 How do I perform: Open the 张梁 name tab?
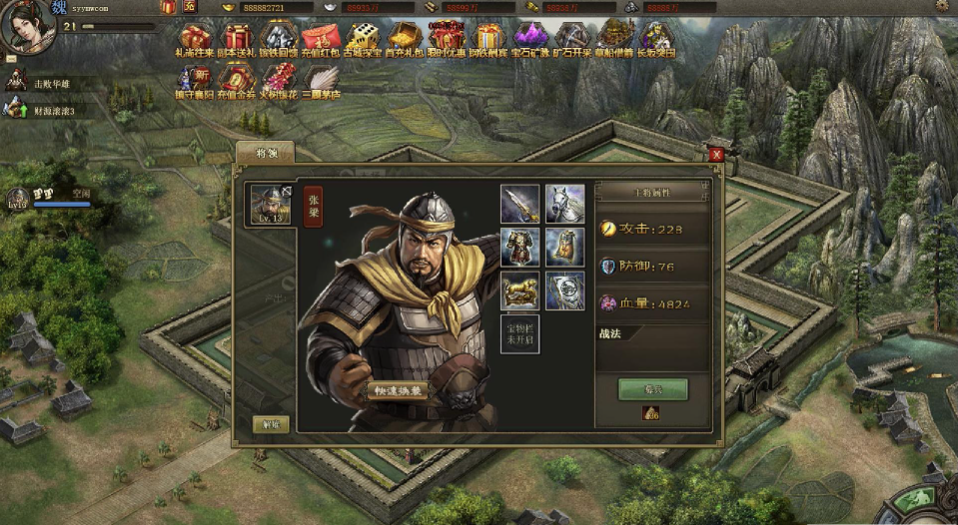313,205
